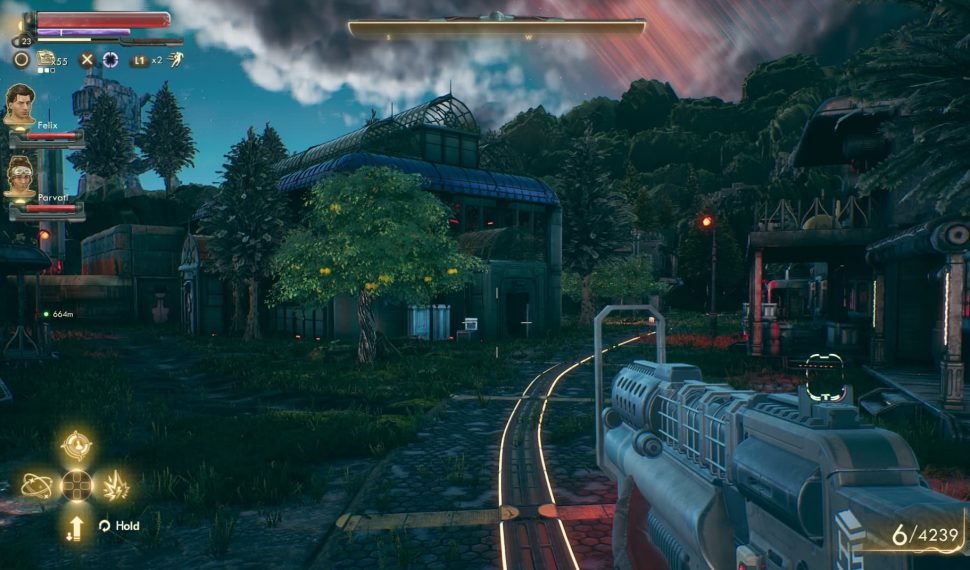Activate the purple time dilation icon
Viewport: 970px width, 570px height.
(110, 60)
